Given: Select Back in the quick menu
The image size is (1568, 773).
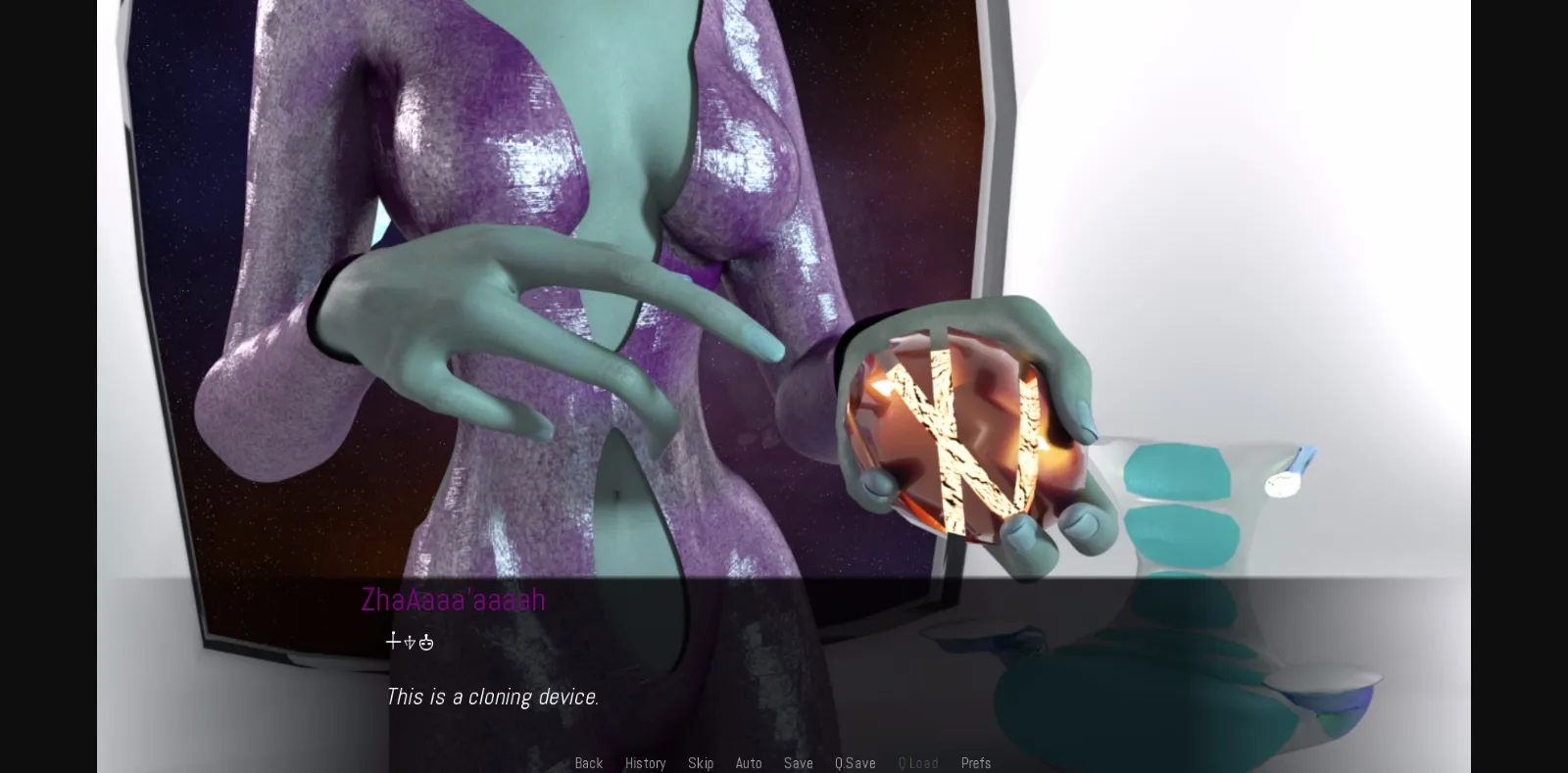Looking at the screenshot, I should tap(588, 762).
